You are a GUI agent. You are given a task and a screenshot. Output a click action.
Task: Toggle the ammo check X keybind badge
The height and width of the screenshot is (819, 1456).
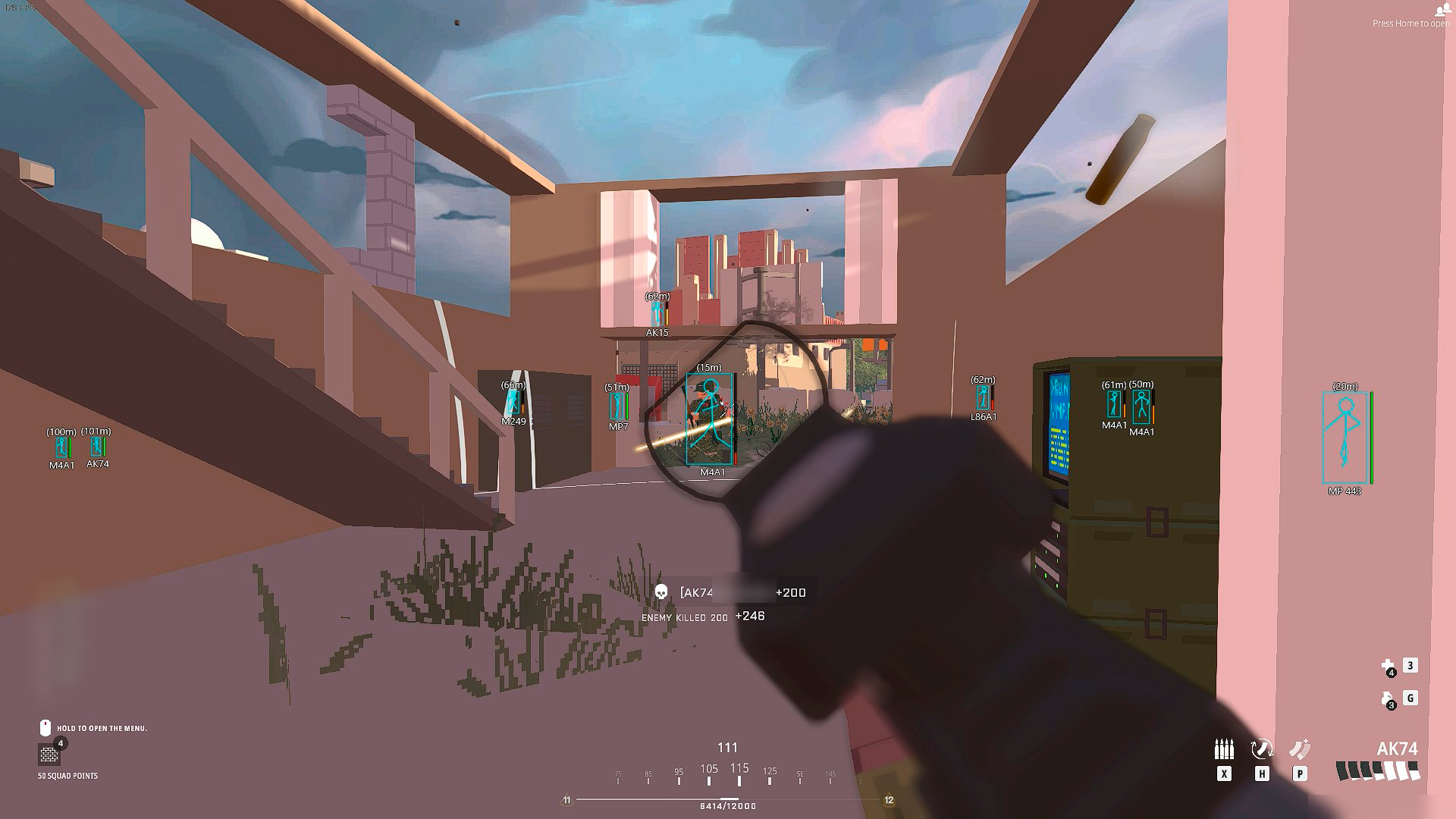pyautogui.click(x=1224, y=773)
